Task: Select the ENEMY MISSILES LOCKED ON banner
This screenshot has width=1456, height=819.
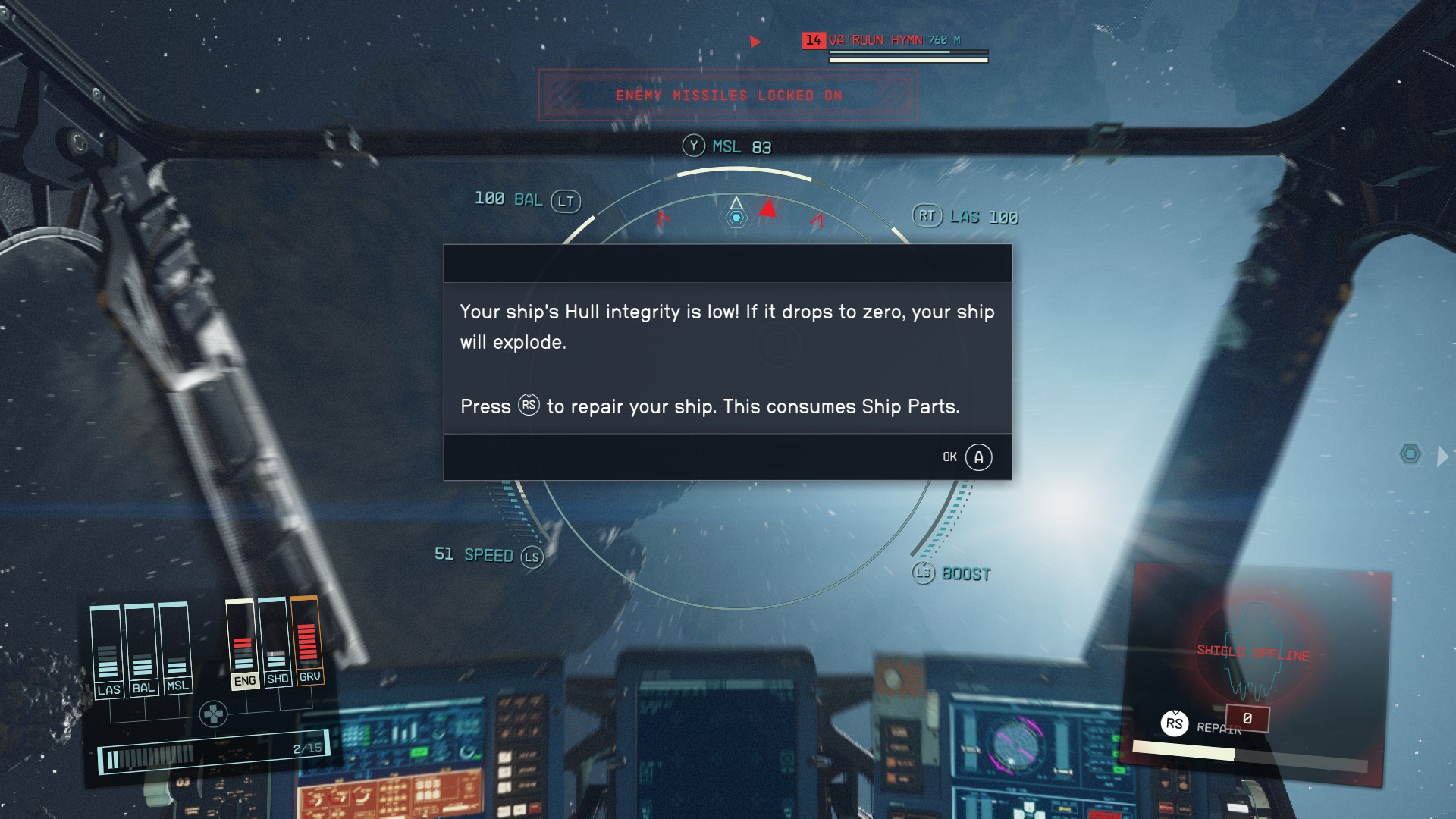Action: (x=727, y=96)
